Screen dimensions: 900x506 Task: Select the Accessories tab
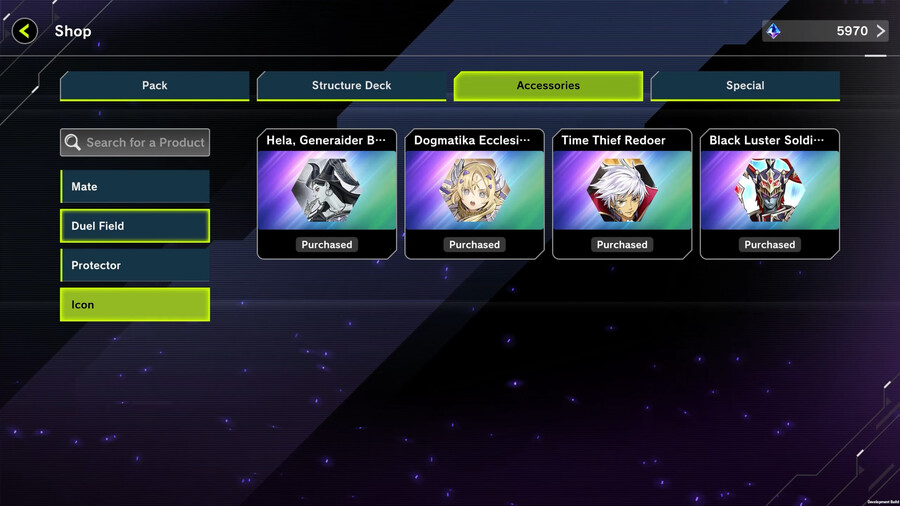[x=548, y=86]
